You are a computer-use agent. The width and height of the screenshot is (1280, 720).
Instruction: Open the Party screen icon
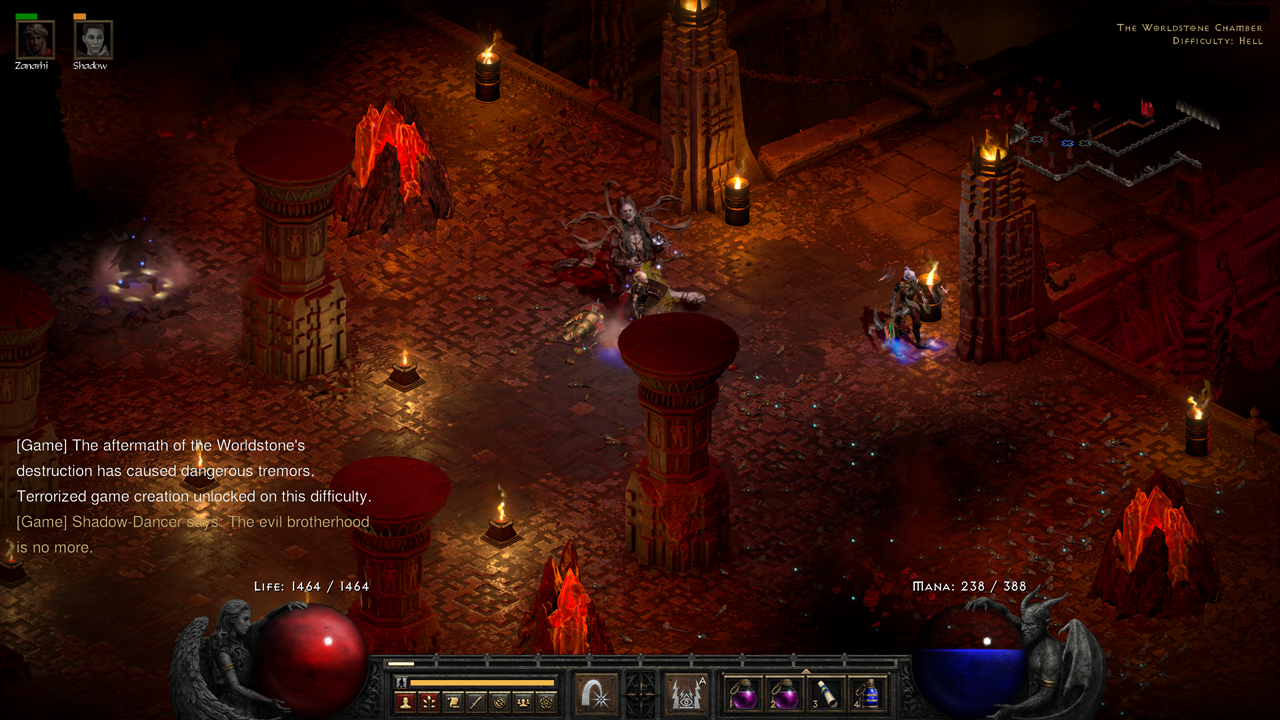(523, 701)
